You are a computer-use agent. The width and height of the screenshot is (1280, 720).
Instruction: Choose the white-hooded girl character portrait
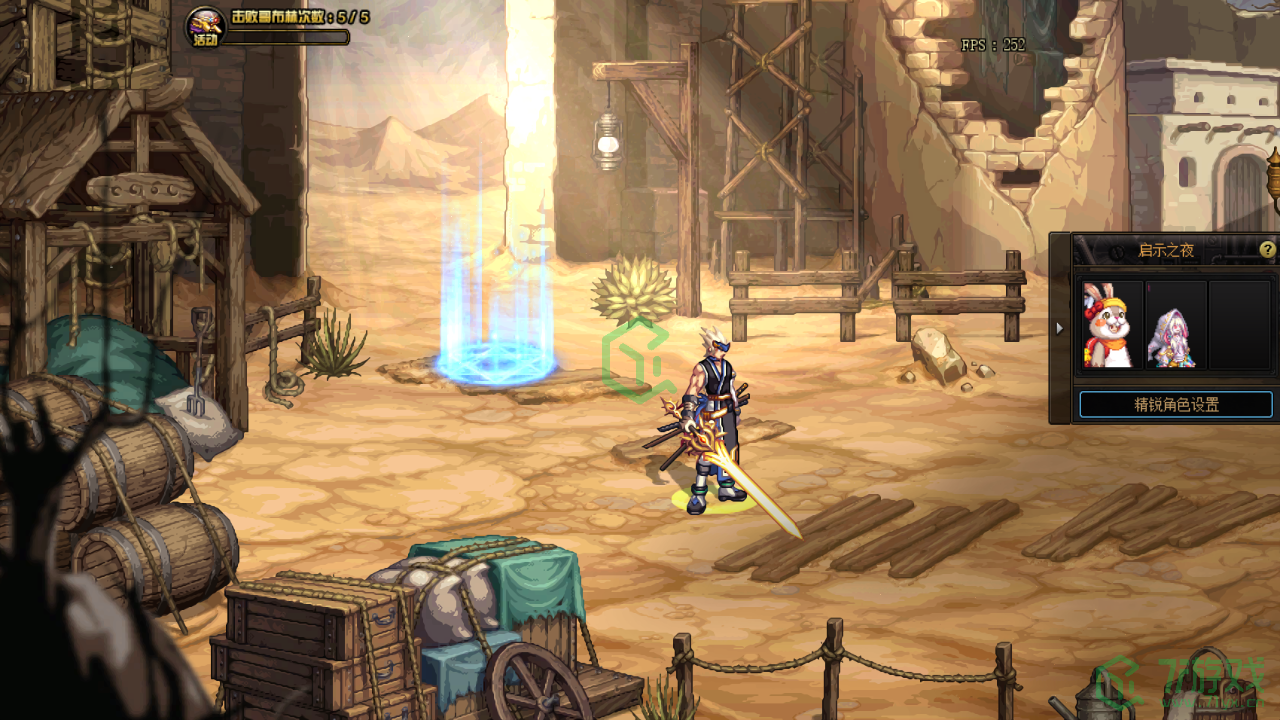tap(1176, 325)
